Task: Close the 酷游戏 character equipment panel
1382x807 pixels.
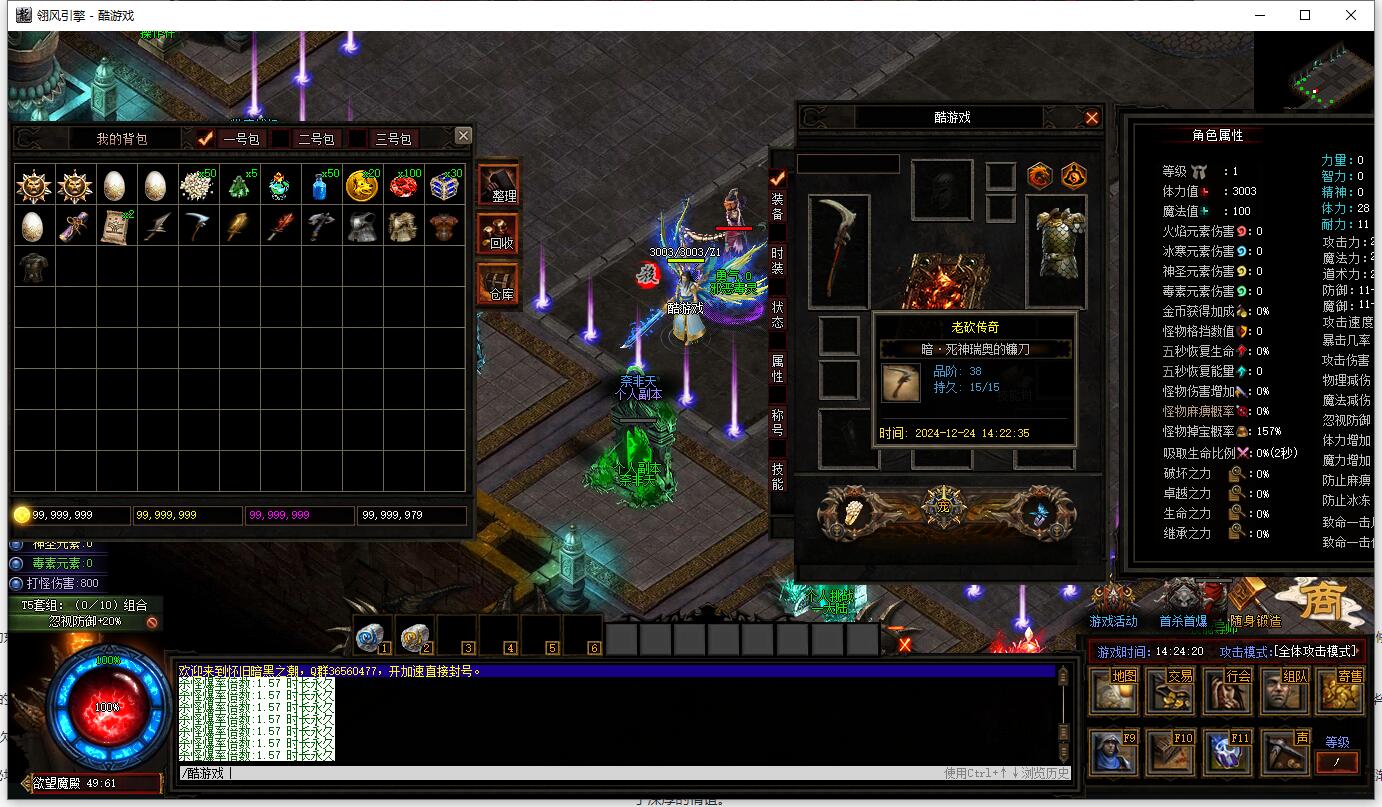Action: pyautogui.click(x=1091, y=118)
